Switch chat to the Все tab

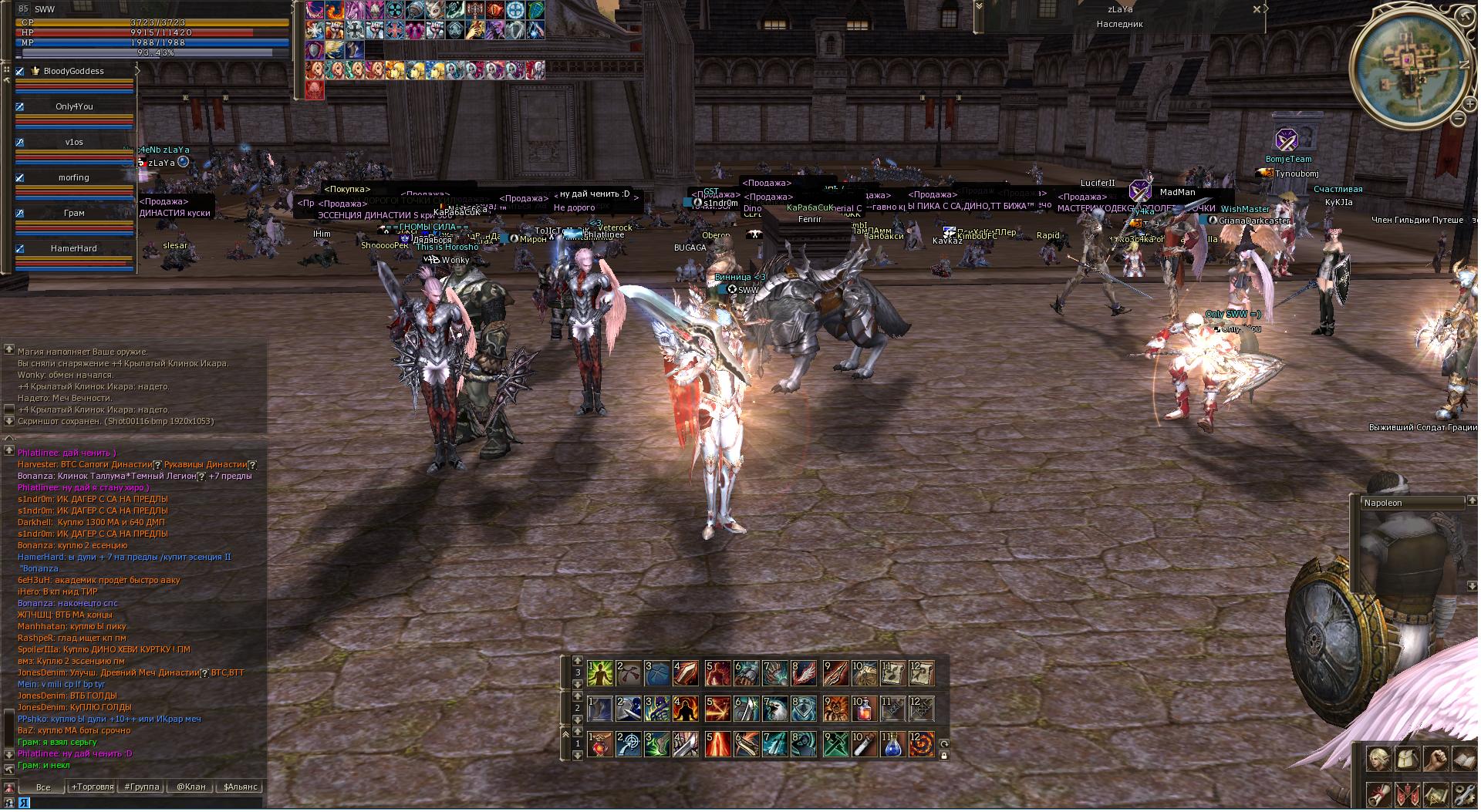click(43, 787)
